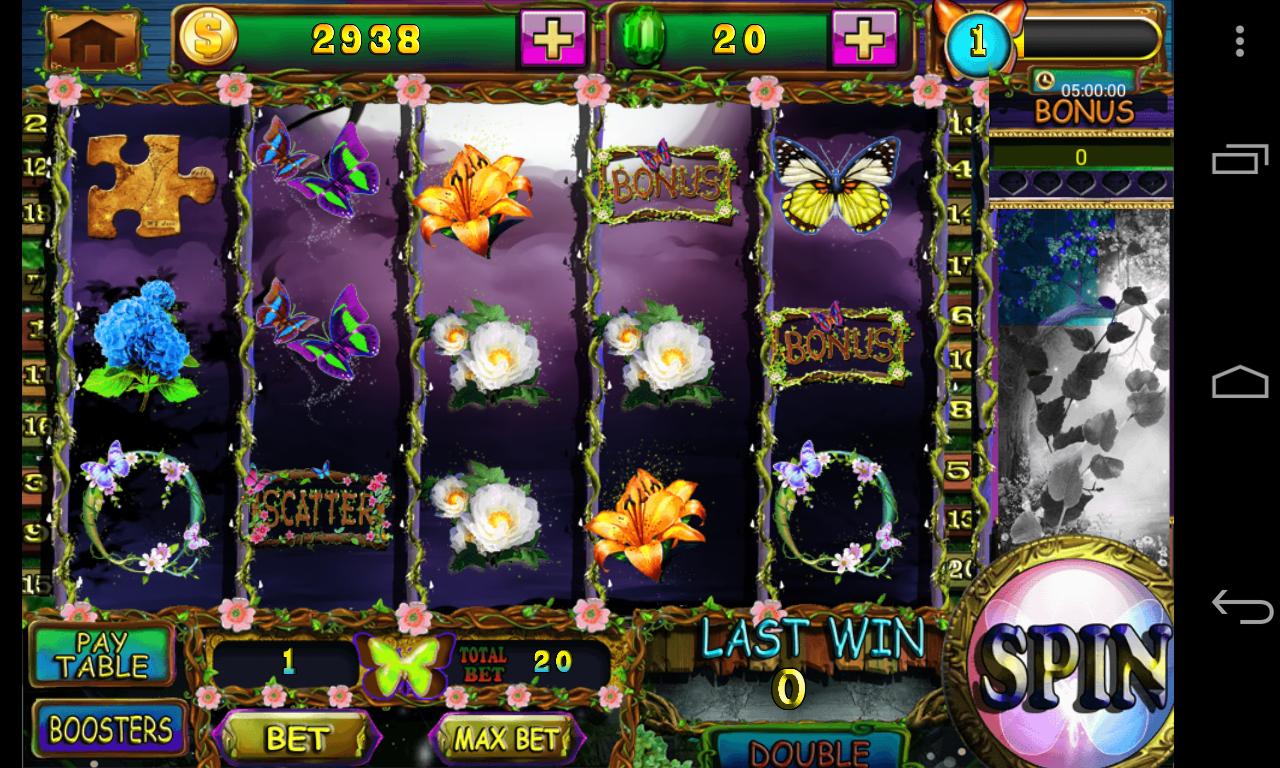Screen dimensions: 1280x768
Task: Tap the Android back arrow
Action: click(x=1240, y=606)
